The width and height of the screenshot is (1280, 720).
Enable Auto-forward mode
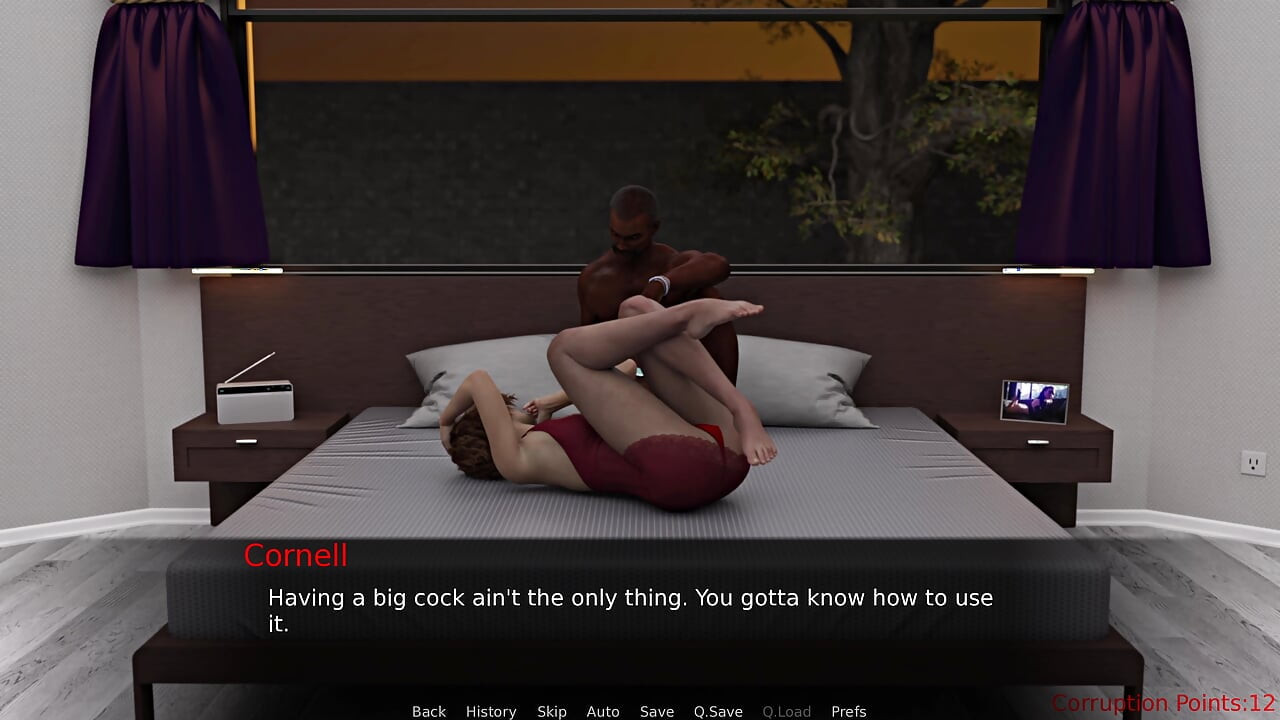tap(603, 711)
